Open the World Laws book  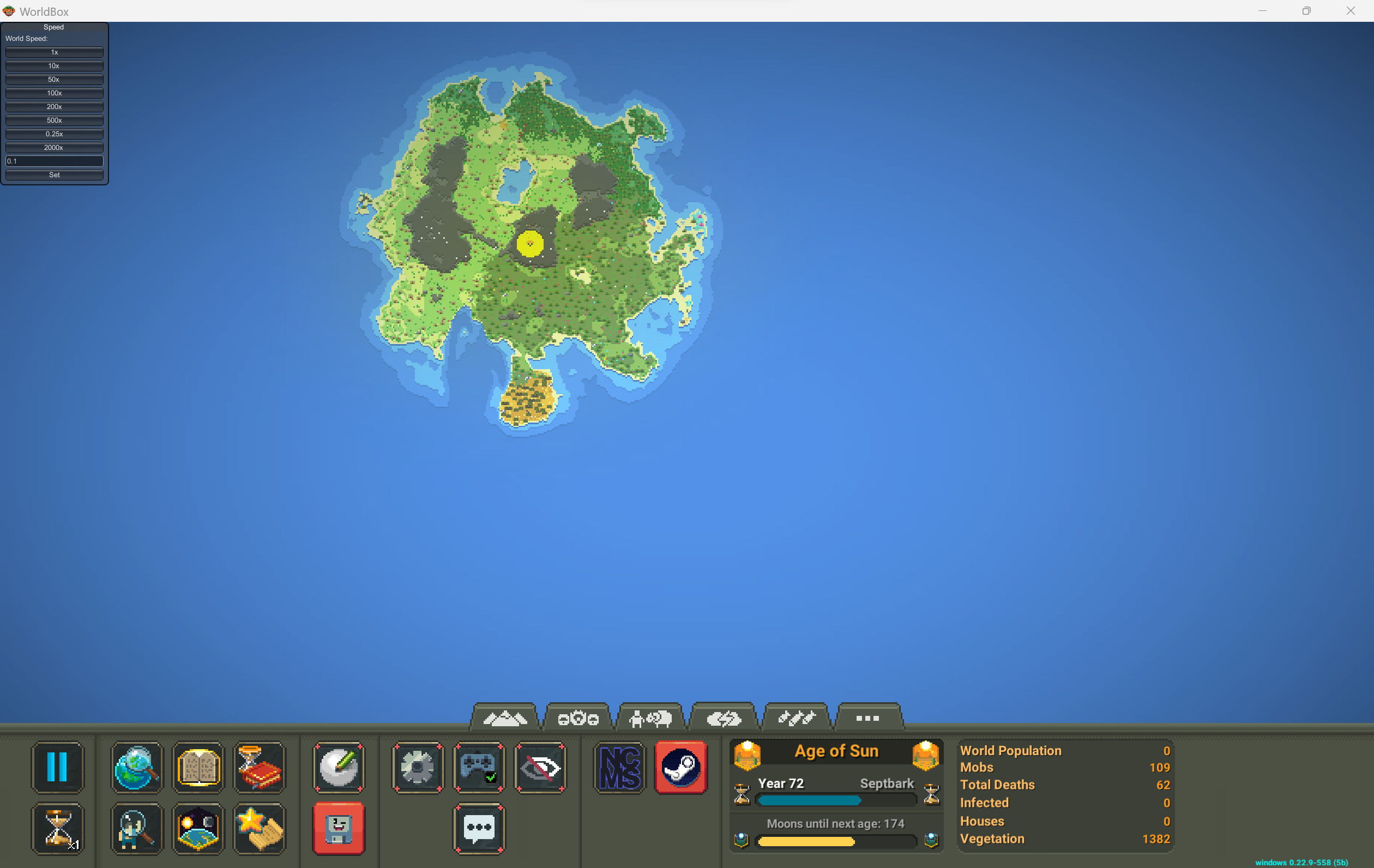point(198,768)
